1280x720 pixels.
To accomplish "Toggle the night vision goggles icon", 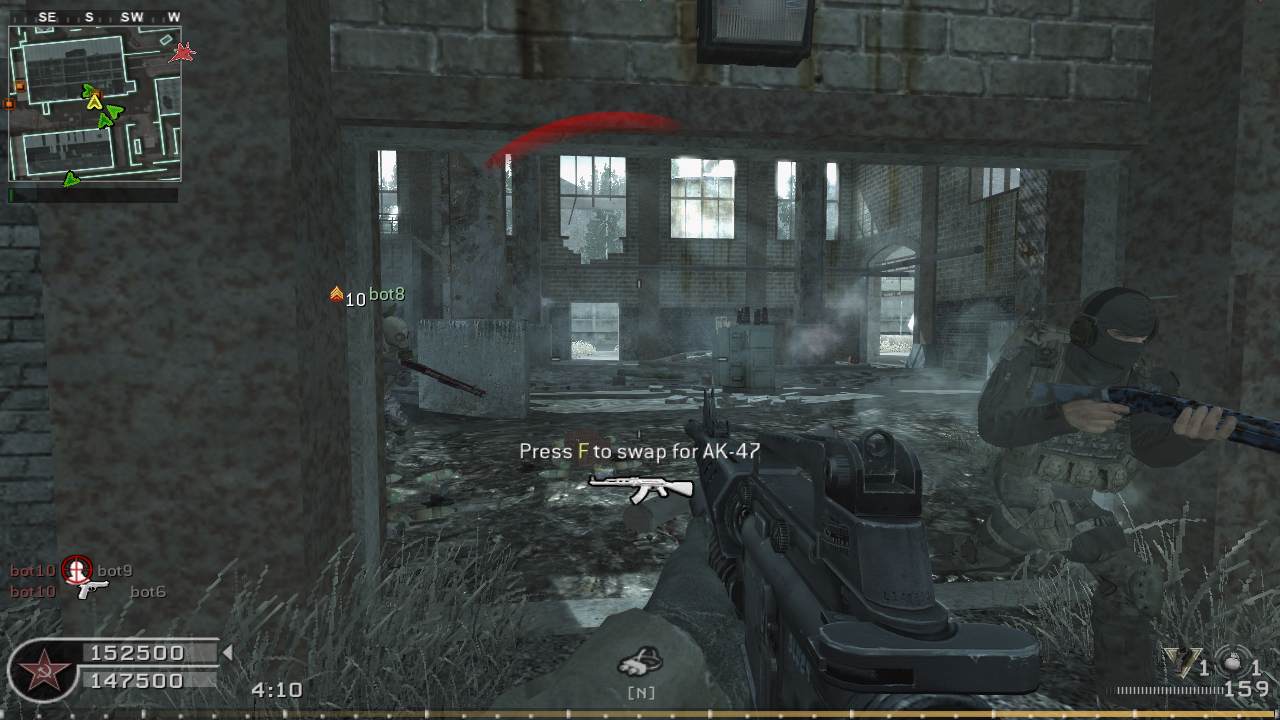I will pyautogui.click(x=640, y=661).
